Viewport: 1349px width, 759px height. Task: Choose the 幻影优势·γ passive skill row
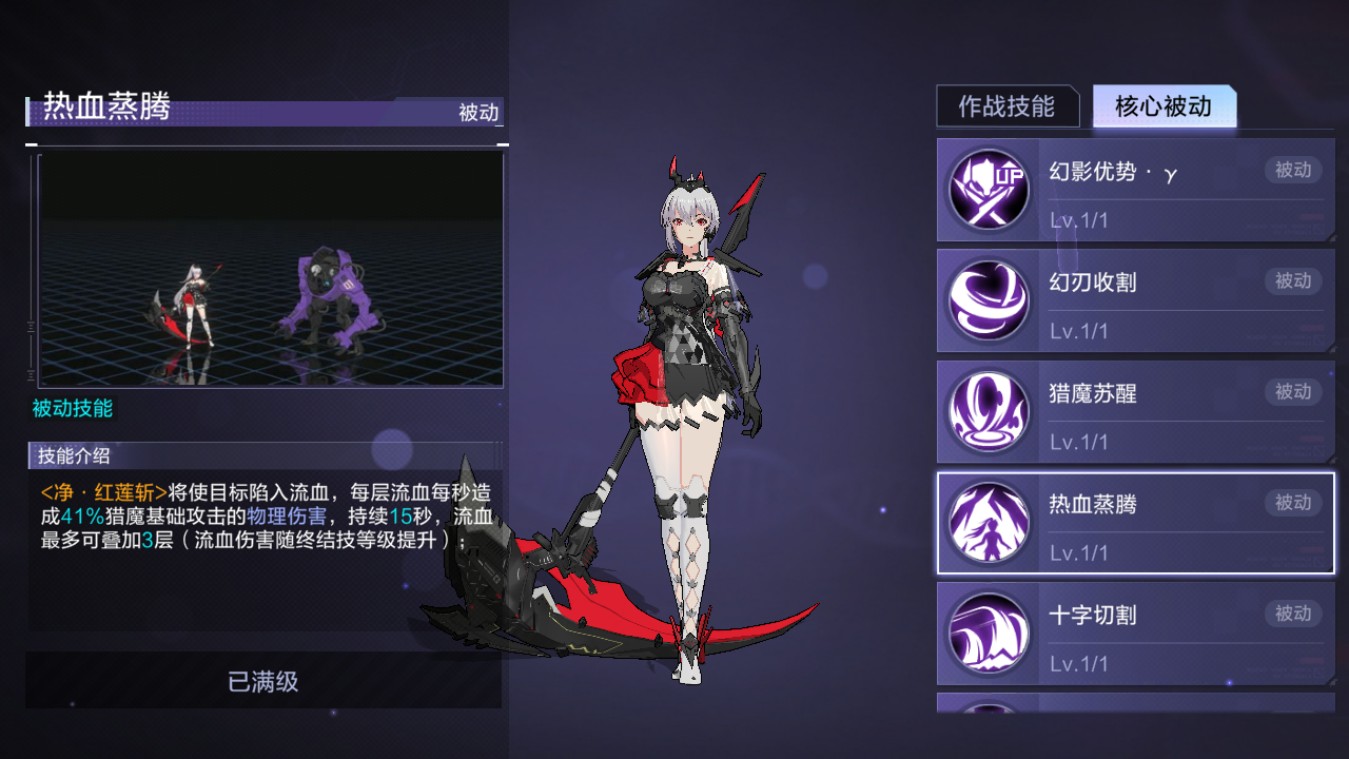point(1135,190)
